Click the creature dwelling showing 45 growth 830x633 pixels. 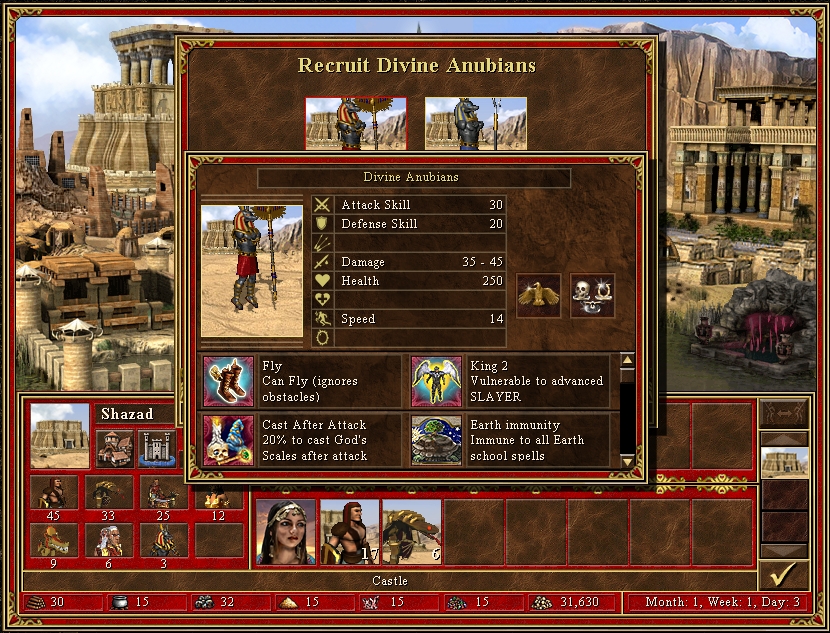click(54, 495)
